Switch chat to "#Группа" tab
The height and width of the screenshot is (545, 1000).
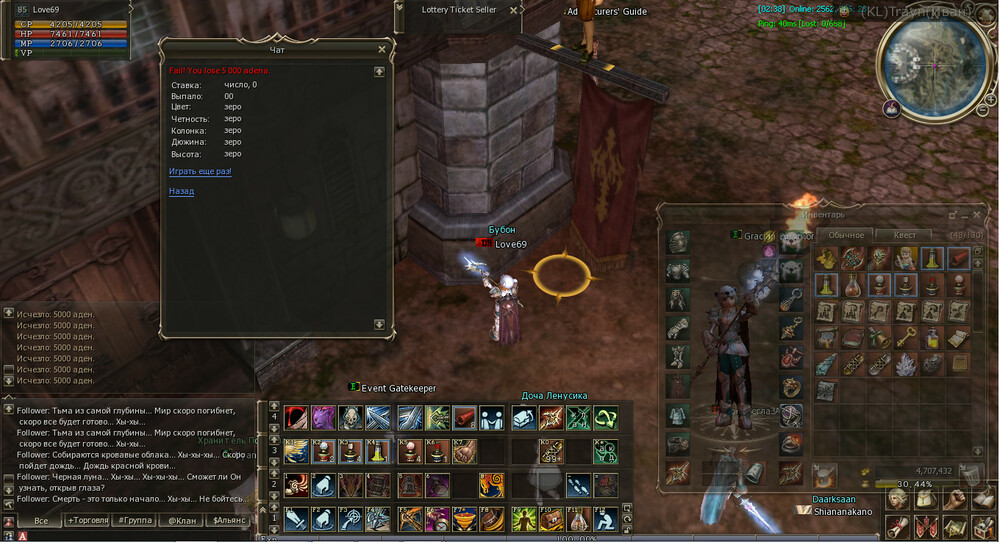tap(133, 520)
